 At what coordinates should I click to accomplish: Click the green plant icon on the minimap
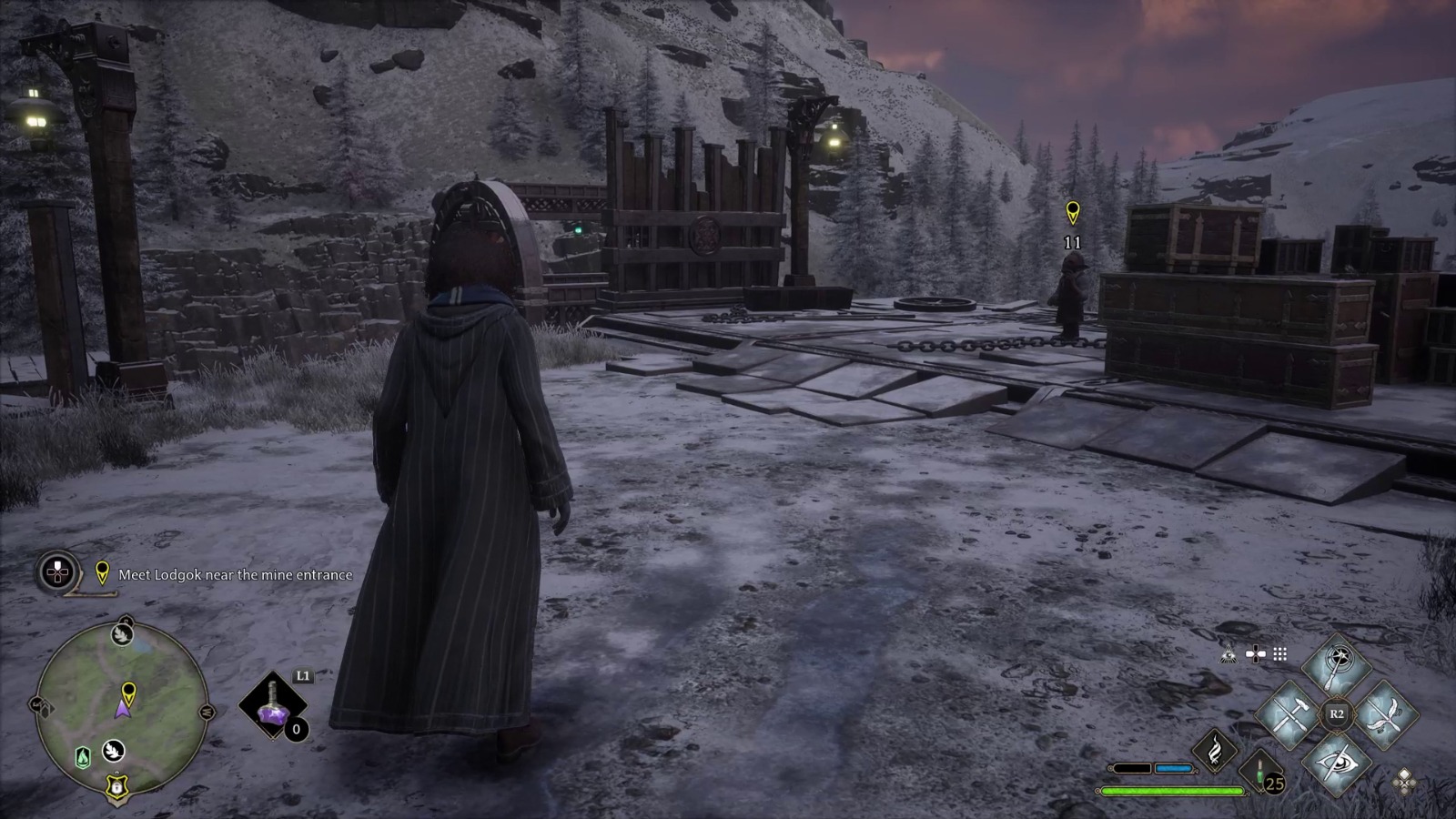pos(82,757)
